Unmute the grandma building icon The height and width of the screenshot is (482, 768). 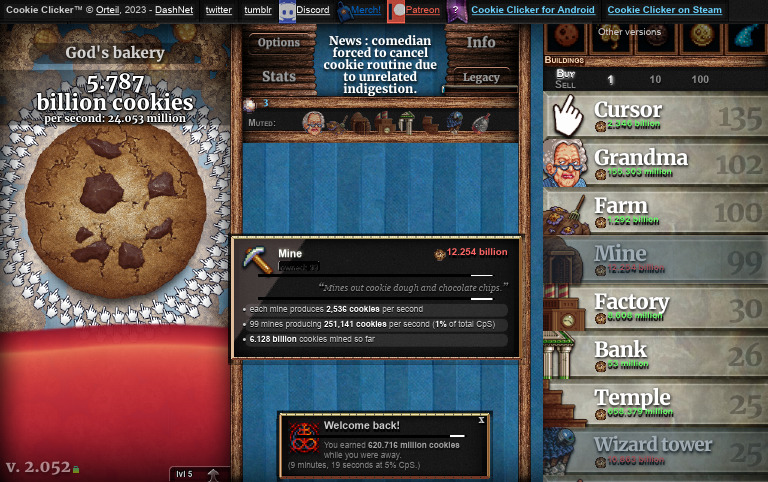tap(315, 122)
